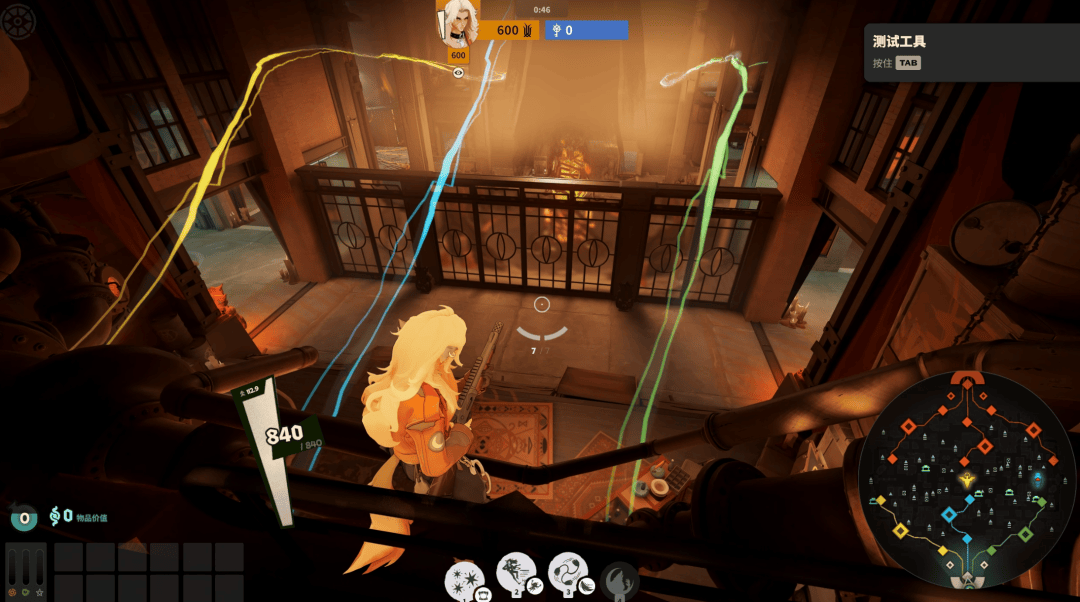This screenshot has height=602, width=1080.
Task: Click the gear wheel icon in corner
Action: (18, 22)
